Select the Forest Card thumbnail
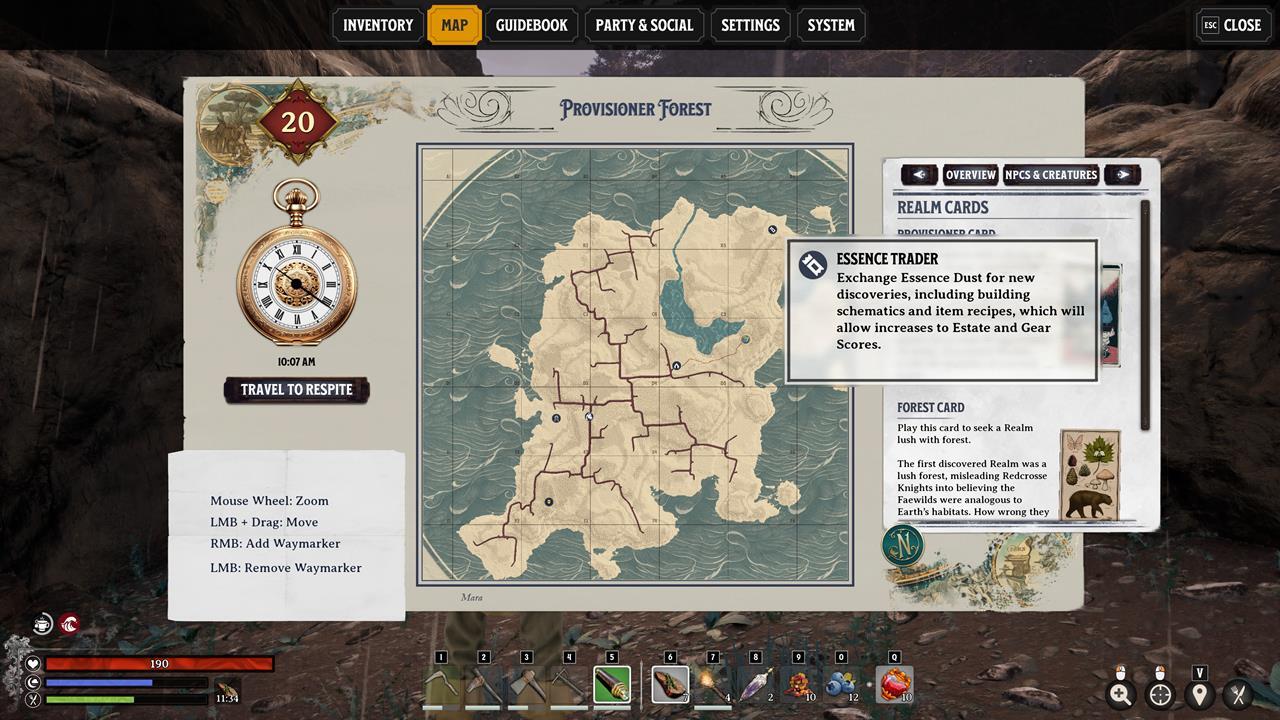The width and height of the screenshot is (1280, 720). tap(1089, 474)
